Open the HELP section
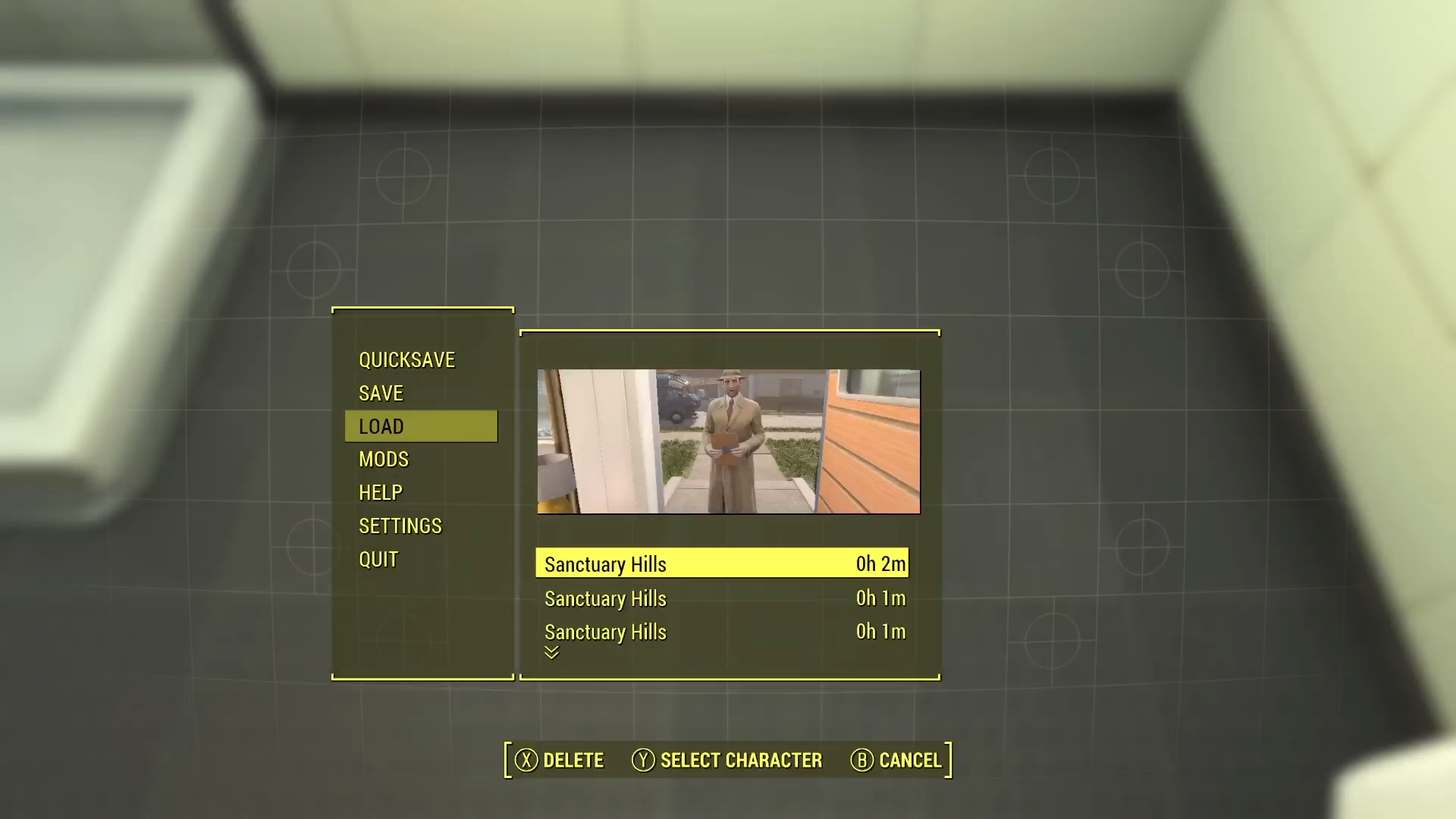Viewport: 1456px width, 819px height. [x=380, y=492]
